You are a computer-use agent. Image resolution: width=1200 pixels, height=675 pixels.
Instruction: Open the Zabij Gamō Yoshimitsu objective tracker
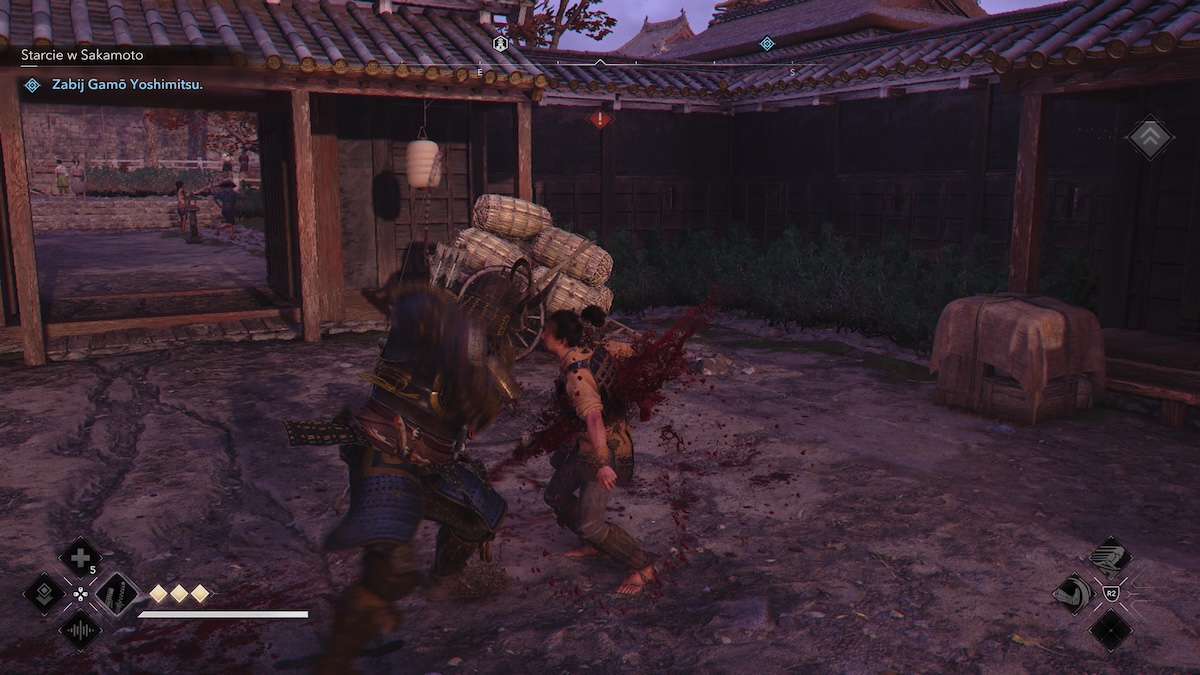127,85
